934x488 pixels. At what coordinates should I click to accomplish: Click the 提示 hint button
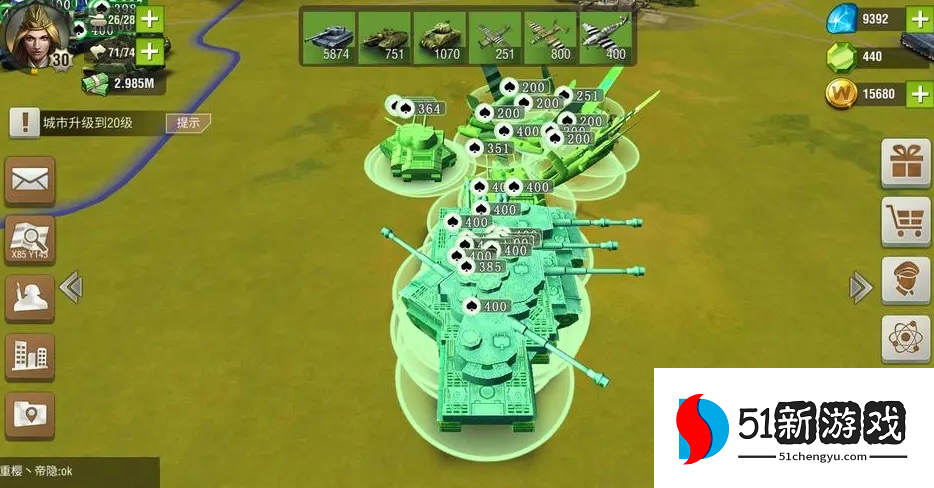tap(189, 123)
